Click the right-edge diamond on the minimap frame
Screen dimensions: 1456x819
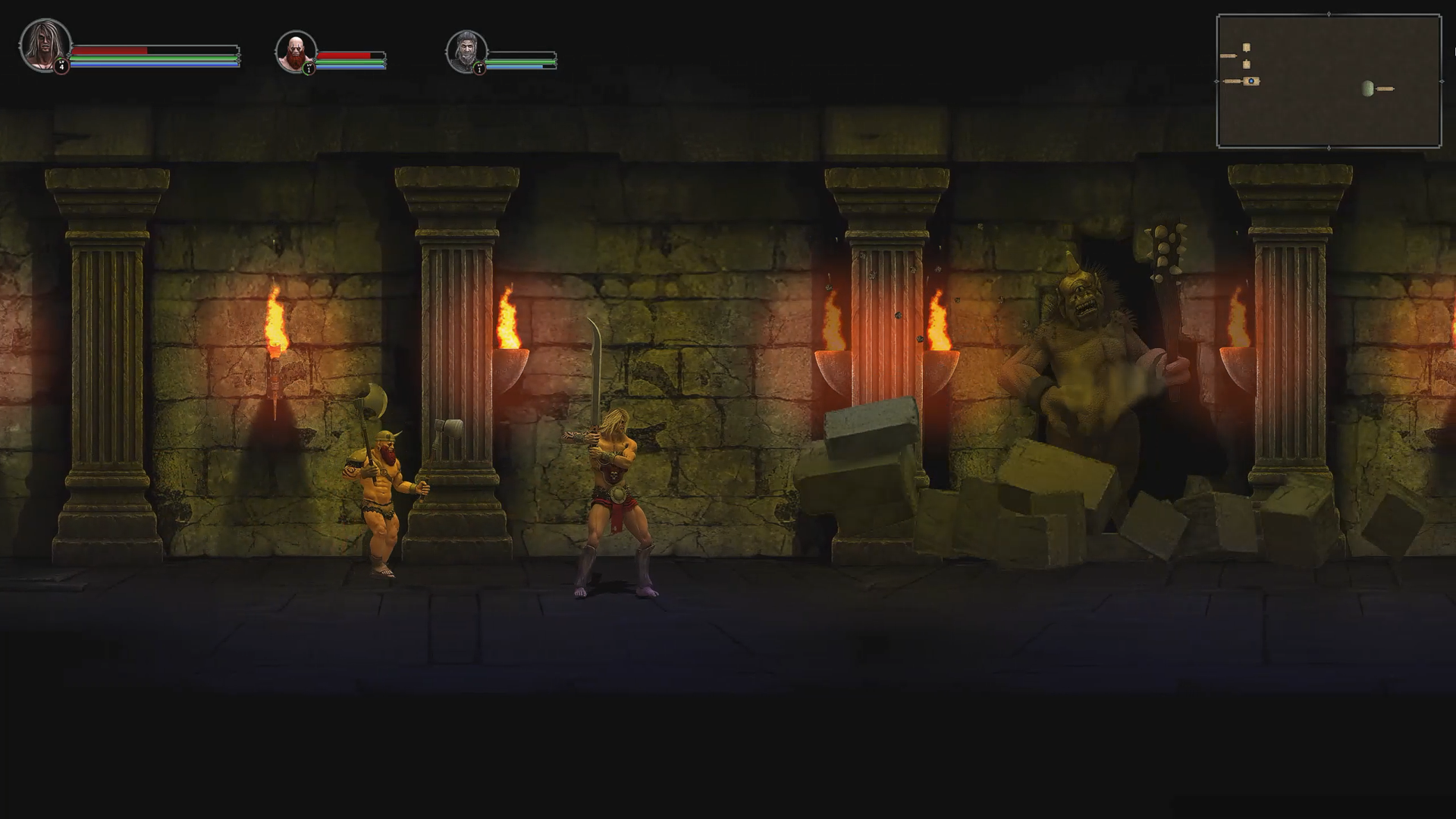tap(1442, 81)
